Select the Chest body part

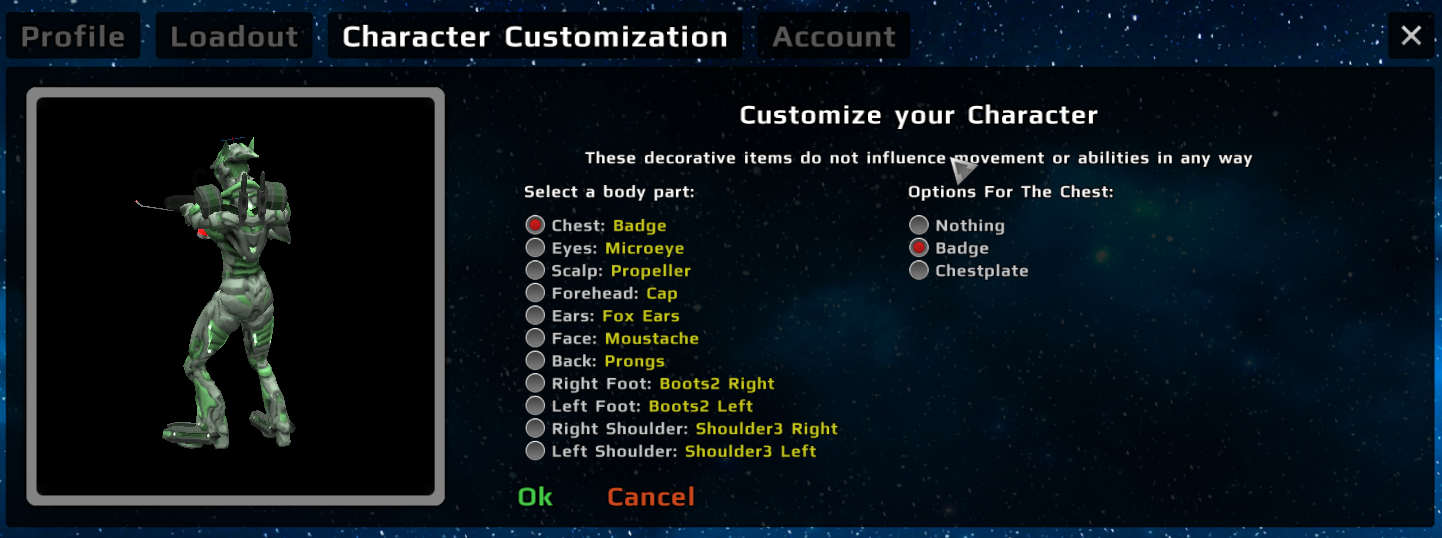pyautogui.click(x=536, y=226)
